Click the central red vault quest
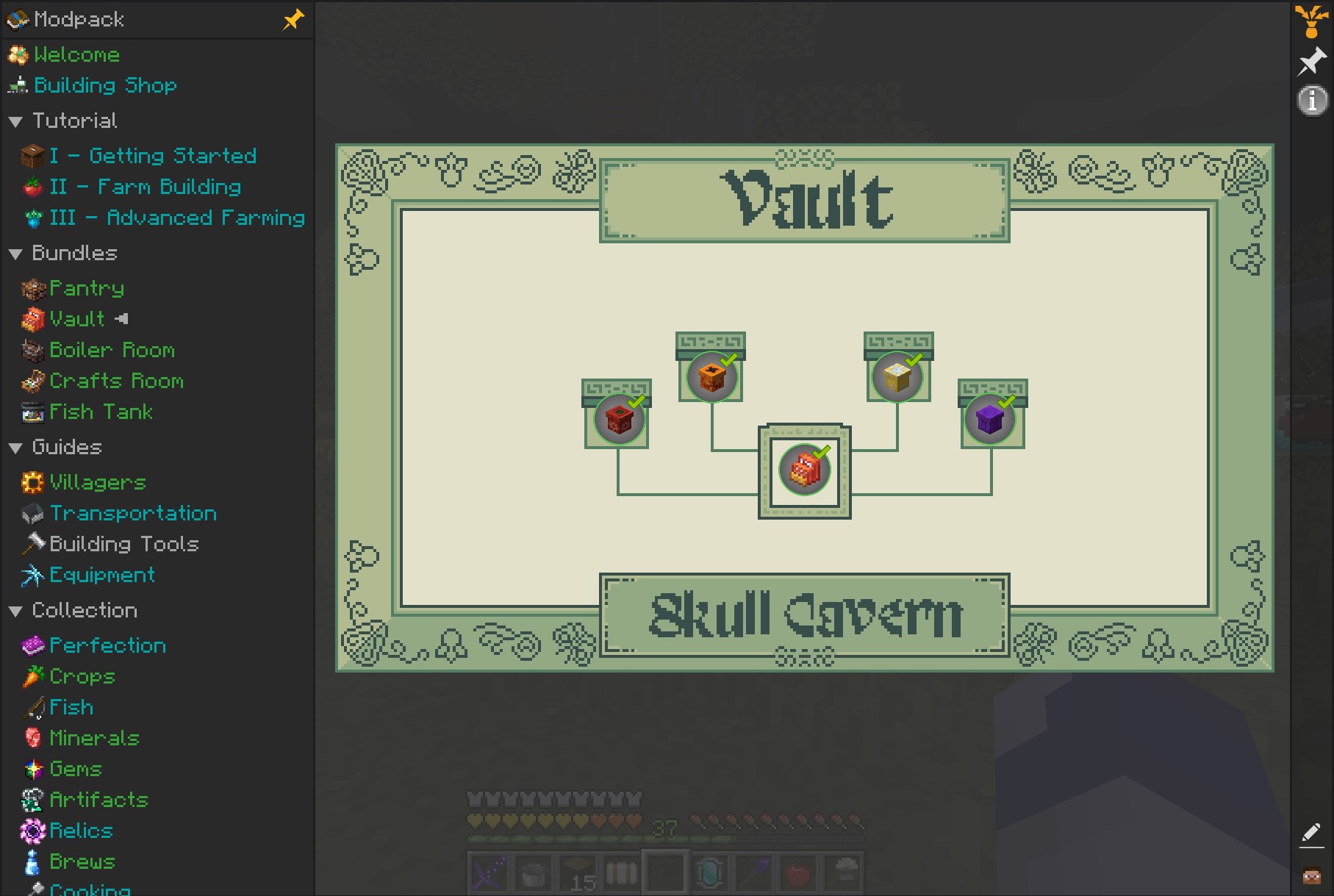1334x896 pixels. [804, 470]
